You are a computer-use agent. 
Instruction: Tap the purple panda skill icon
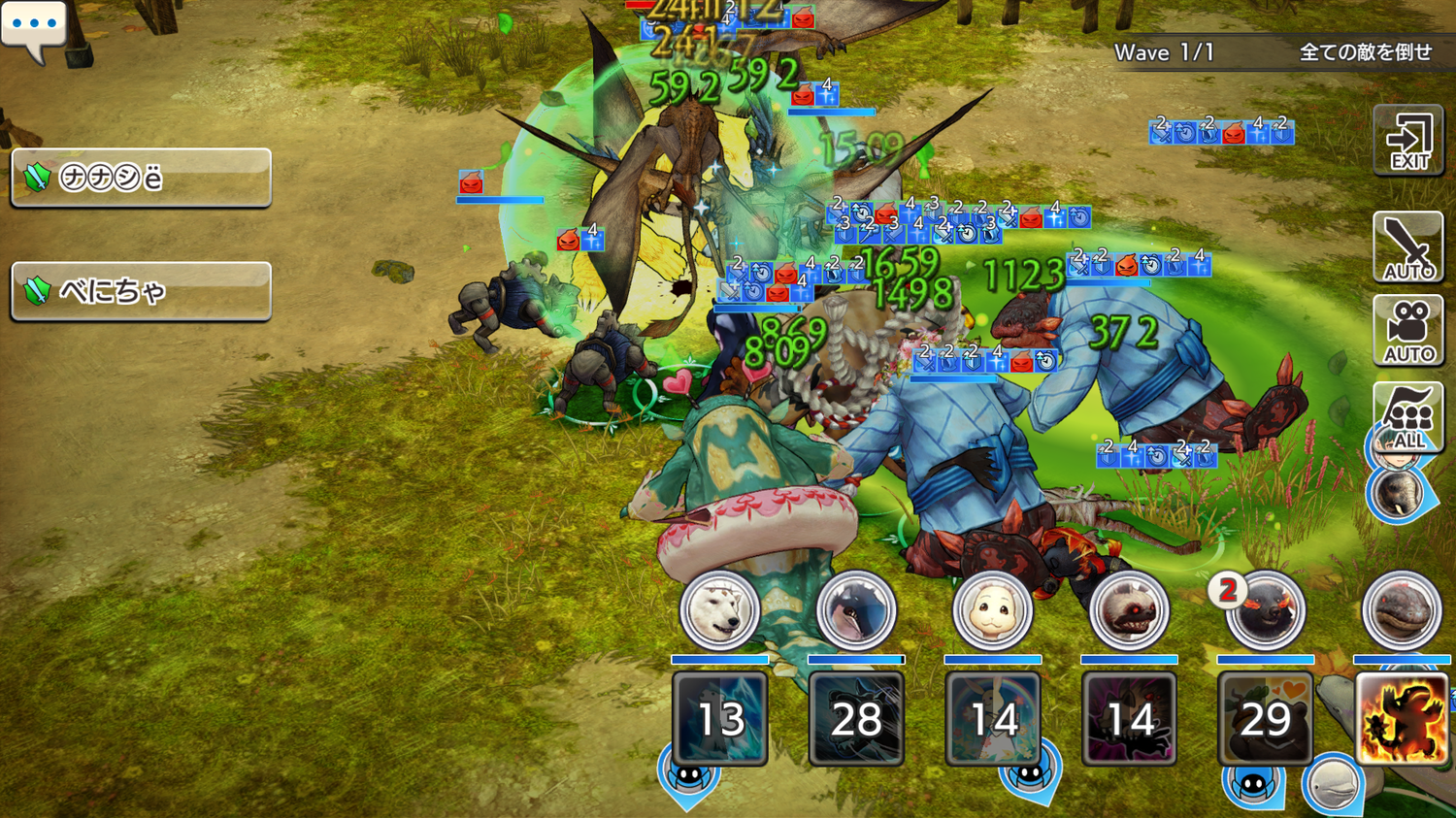click(1128, 719)
